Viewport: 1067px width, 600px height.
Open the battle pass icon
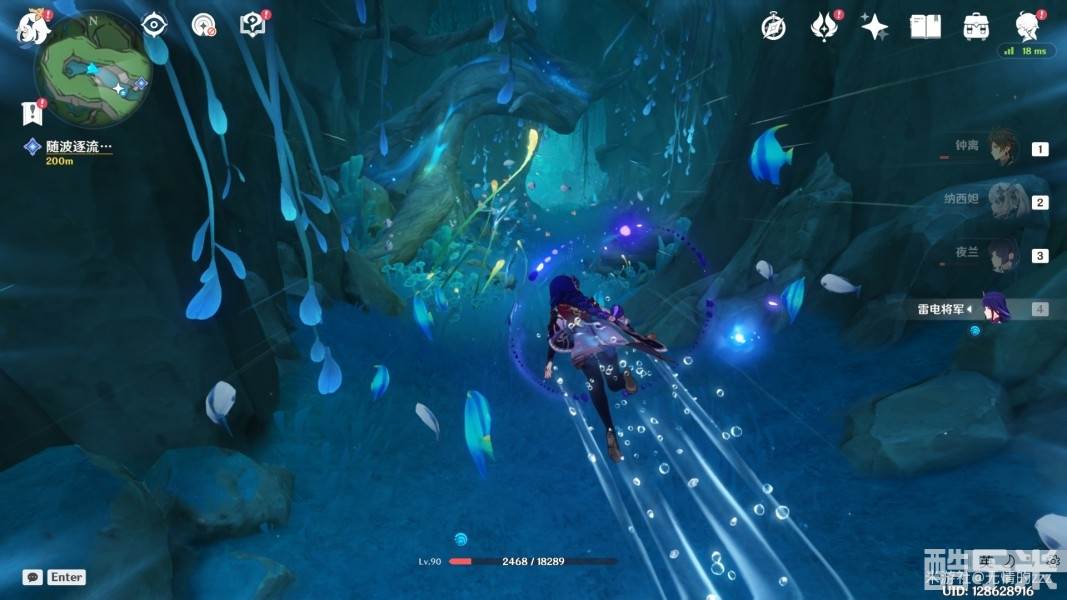823,27
